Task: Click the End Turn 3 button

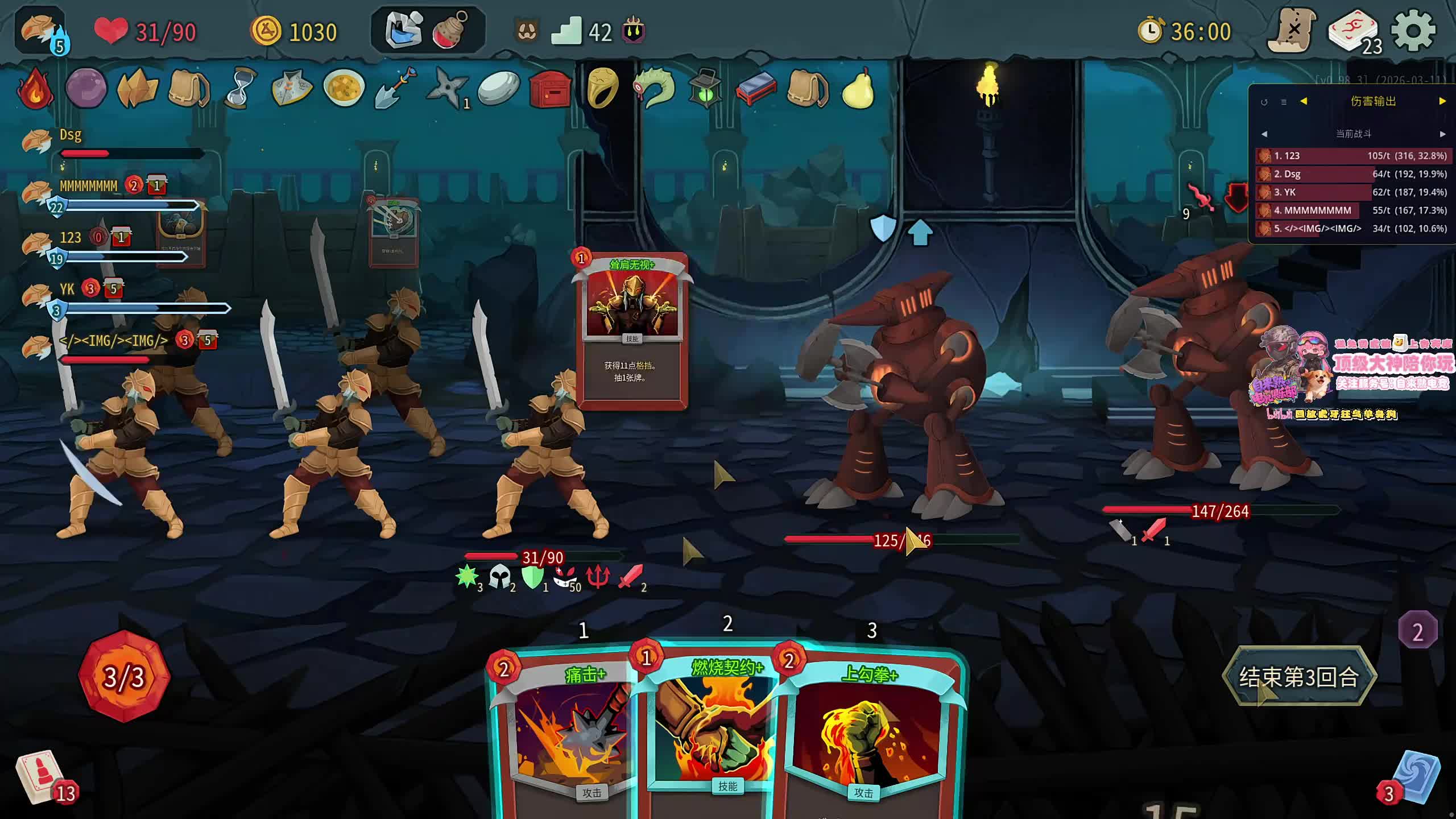Action: [1299, 677]
